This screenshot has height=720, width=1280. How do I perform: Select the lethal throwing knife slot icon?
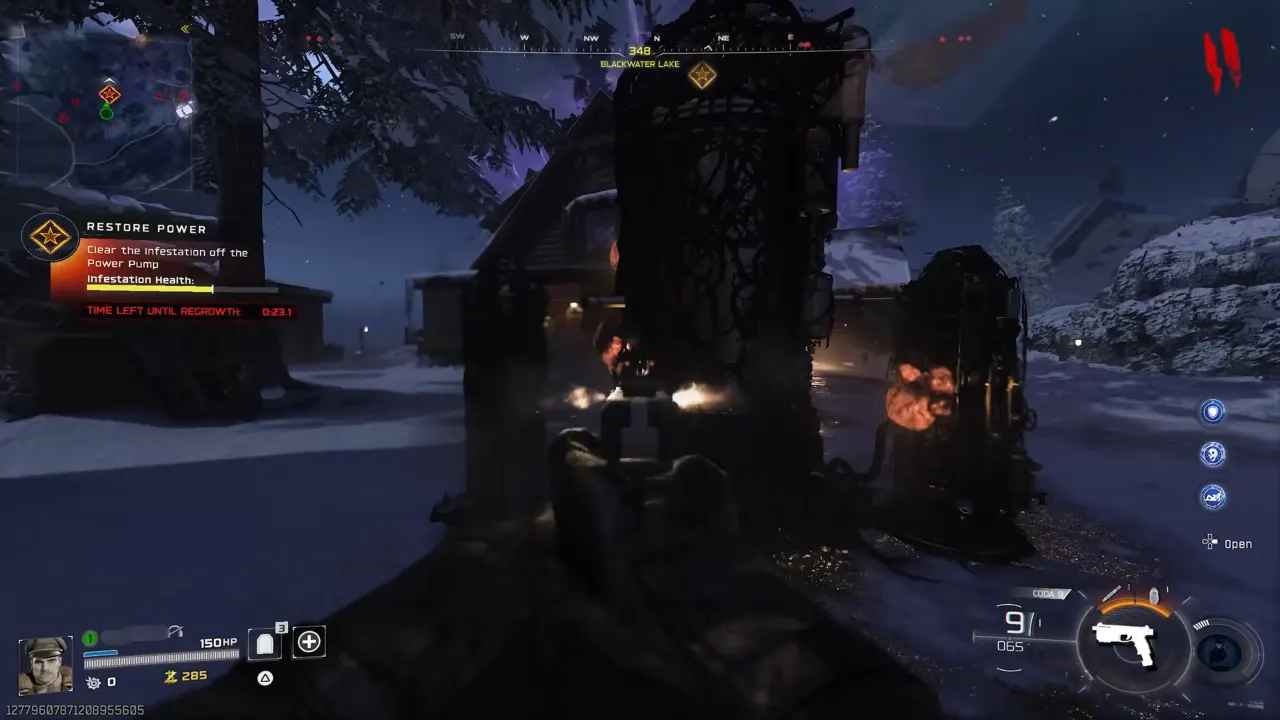click(x=1112, y=592)
